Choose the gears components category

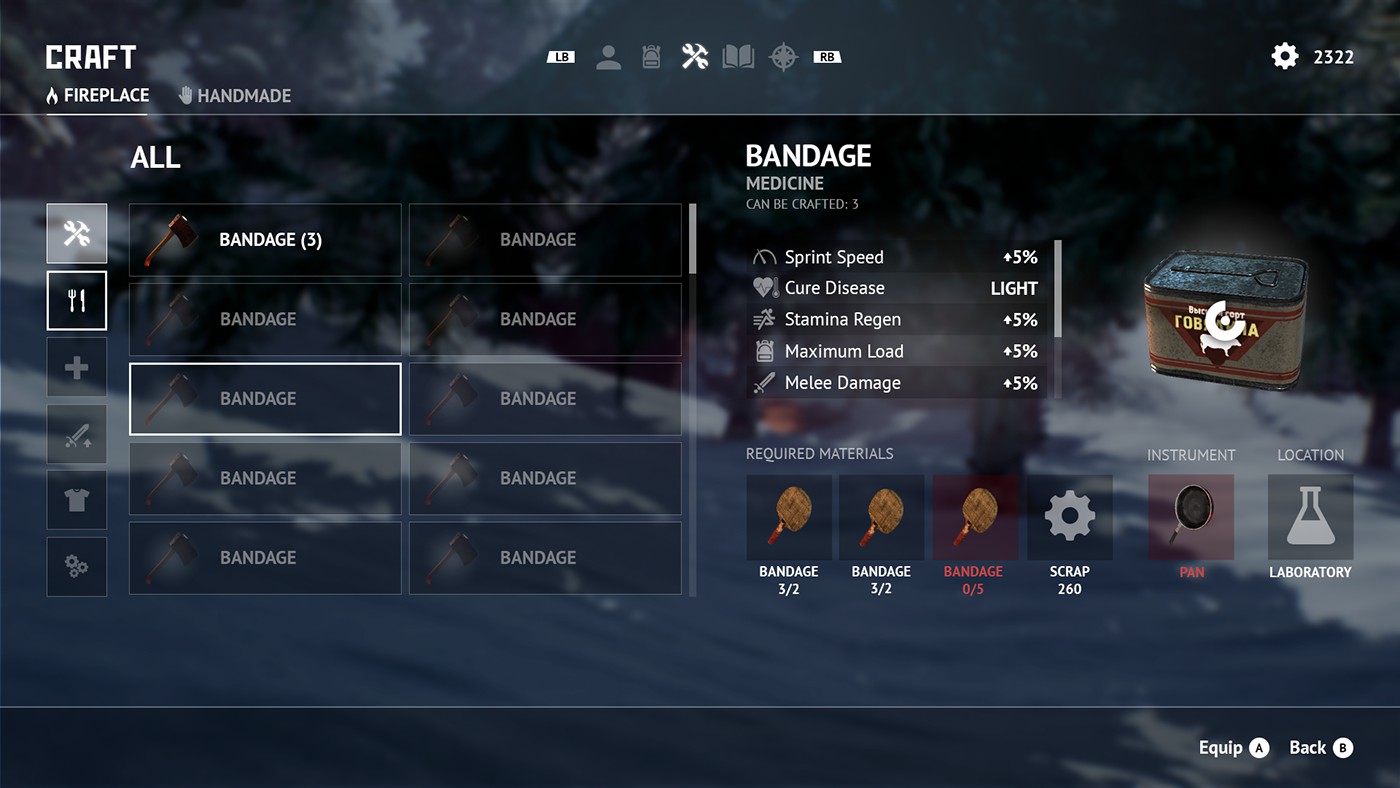77,566
